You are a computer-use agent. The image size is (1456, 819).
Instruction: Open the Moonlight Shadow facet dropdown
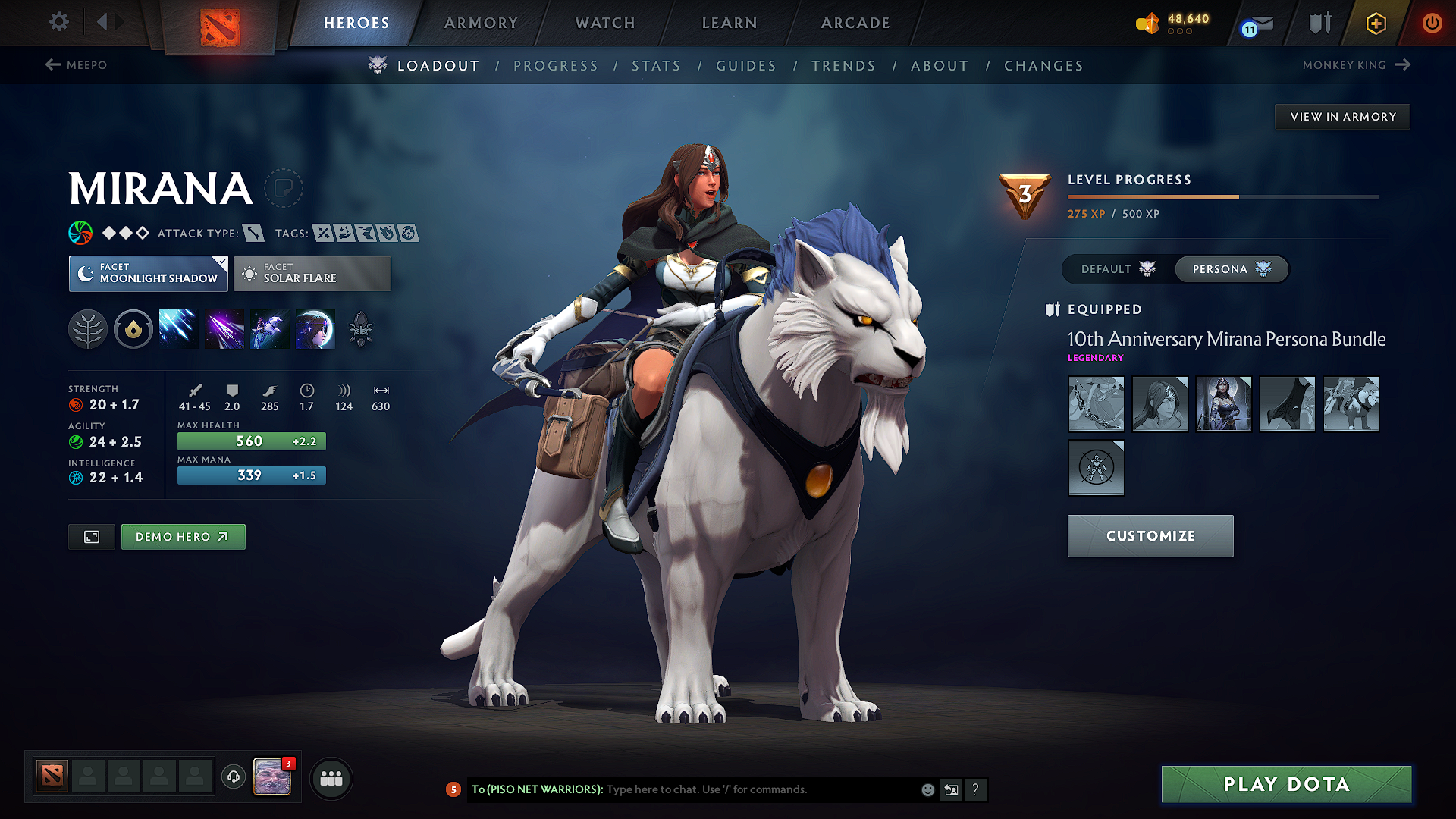pyautogui.click(x=148, y=274)
